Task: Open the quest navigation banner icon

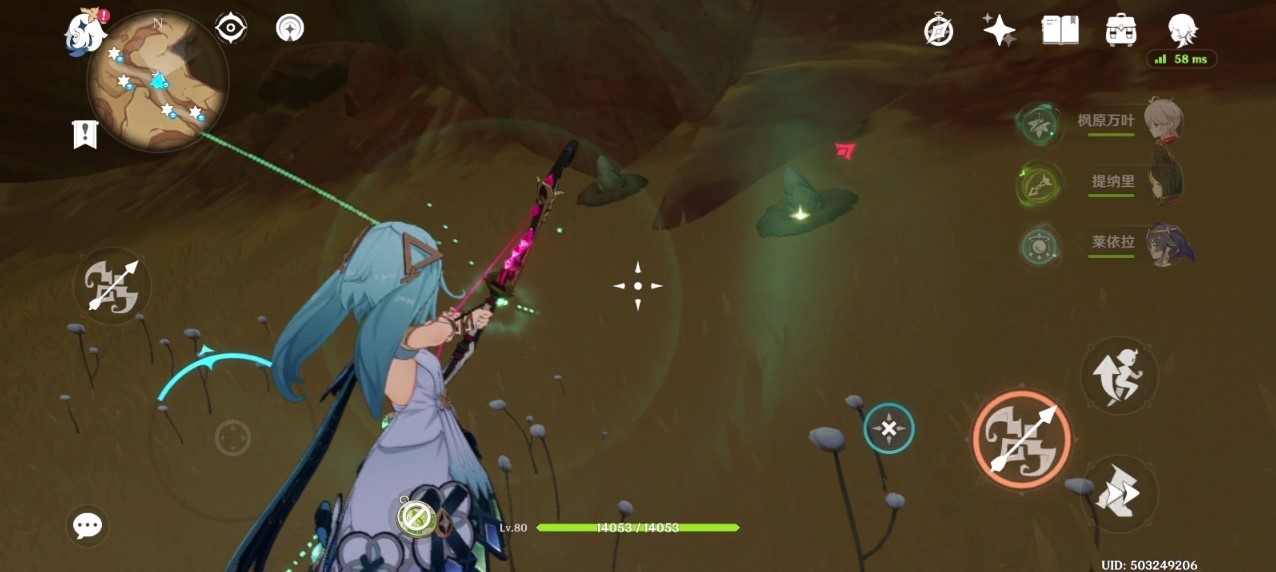Action: click(x=85, y=134)
